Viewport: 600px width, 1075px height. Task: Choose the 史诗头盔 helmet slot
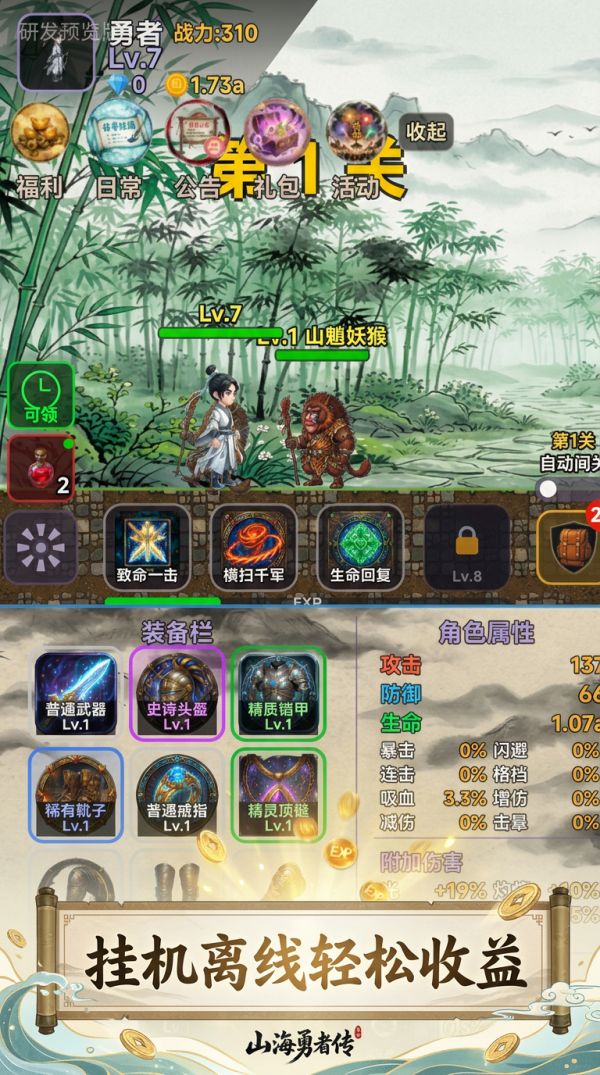click(x=177, y=692)
